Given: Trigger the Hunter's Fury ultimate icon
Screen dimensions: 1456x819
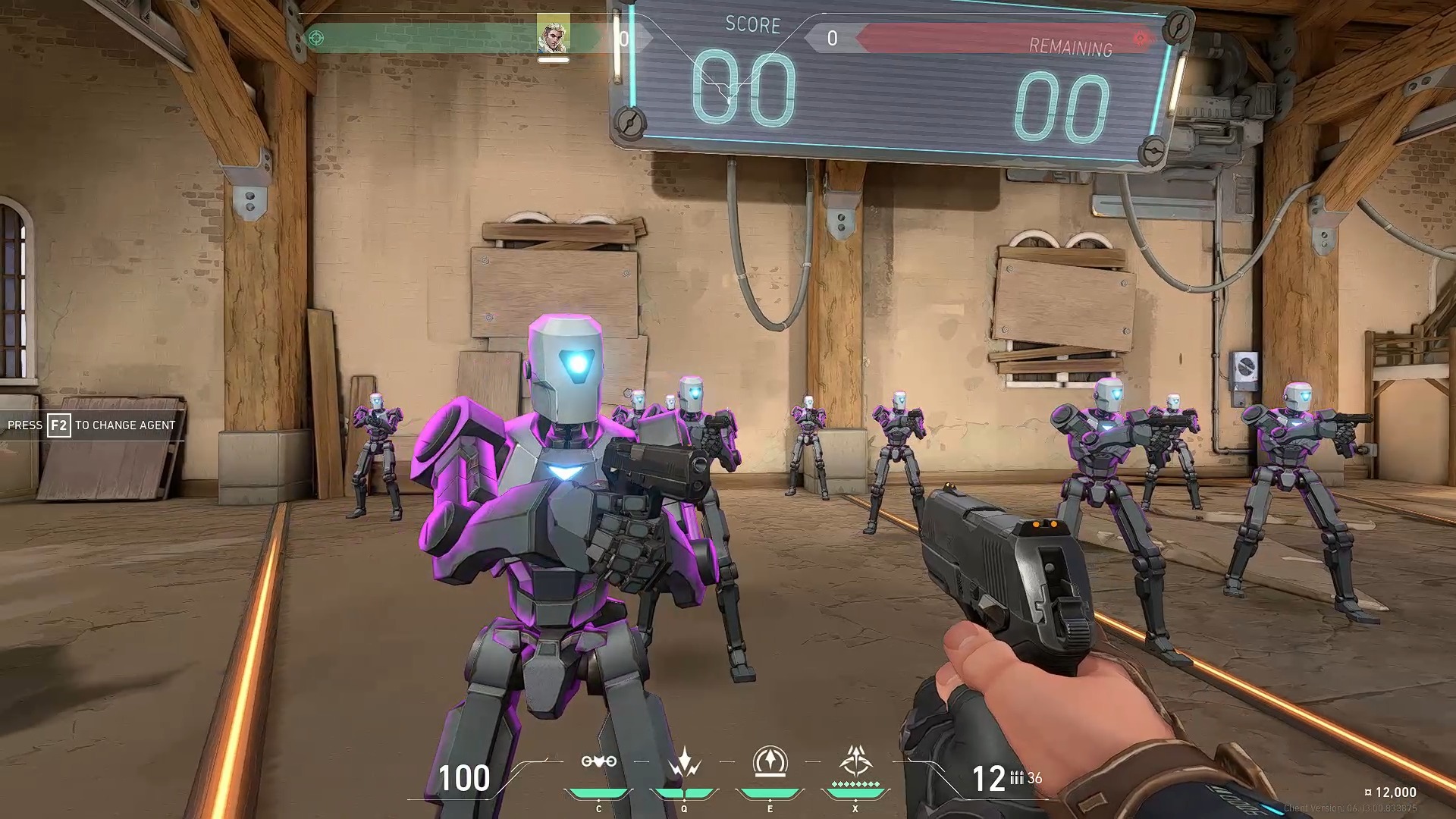Looking at the screenshot, I should [x=855, y=761].
